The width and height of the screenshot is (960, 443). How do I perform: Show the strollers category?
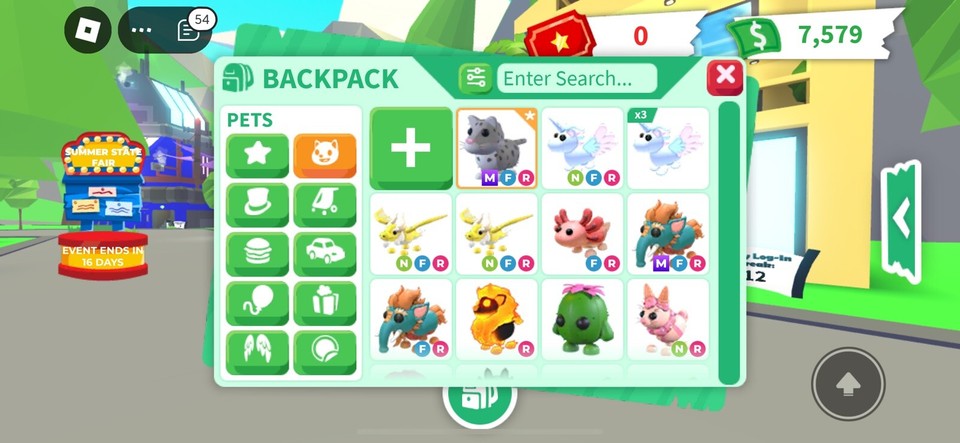[325, 205]
